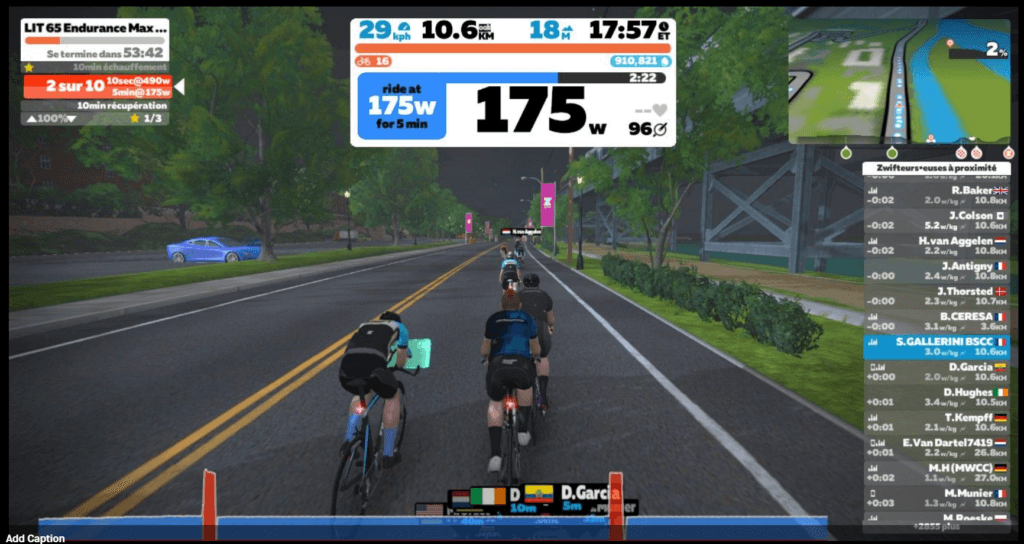Image resolution: width=1024 pixels, height=544 pixels.
Task: Lower workout intensity with the down arrow
Action: point(74,119)
